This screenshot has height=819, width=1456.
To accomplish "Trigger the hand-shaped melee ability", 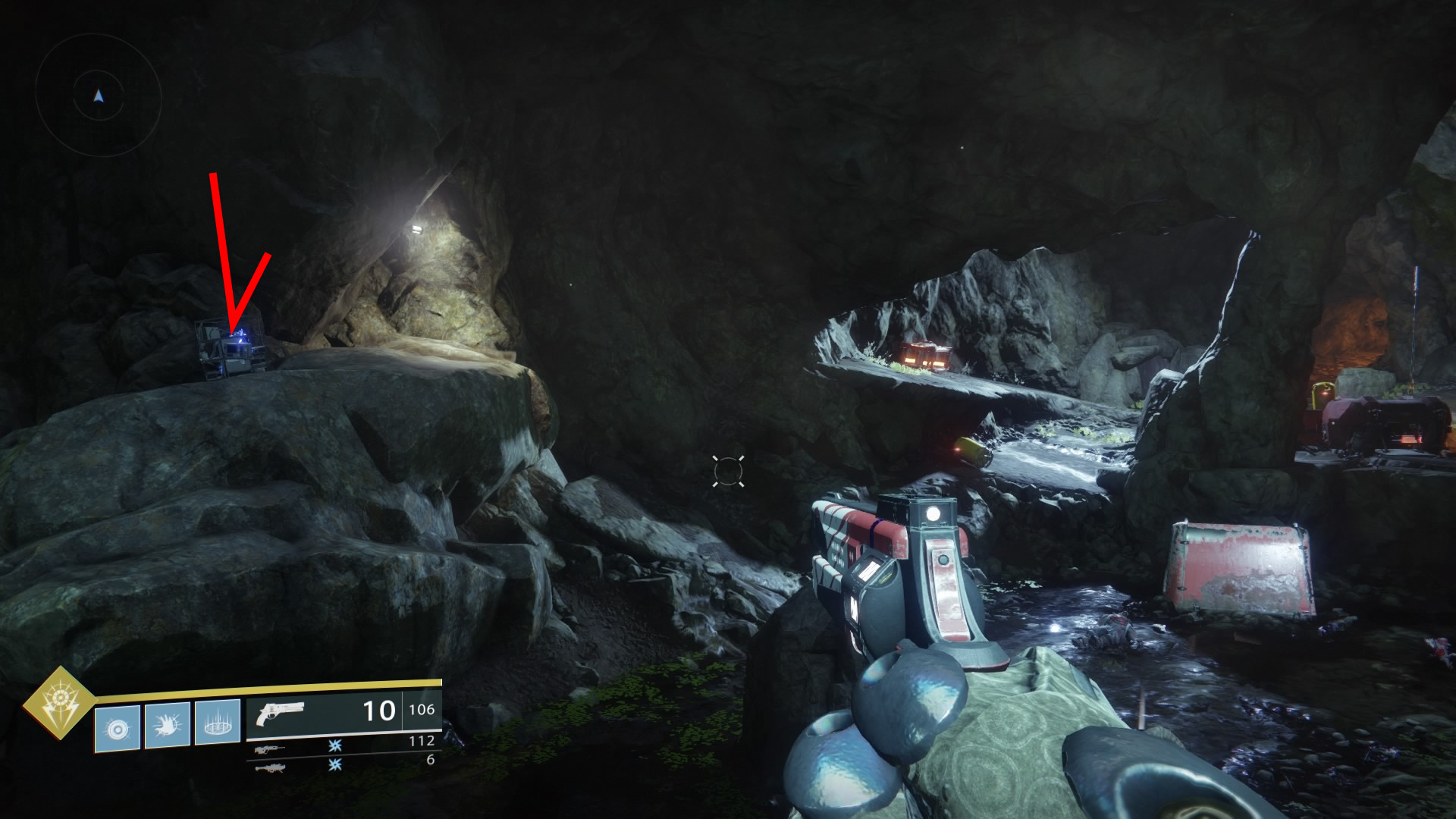I will tap(168, 726).
